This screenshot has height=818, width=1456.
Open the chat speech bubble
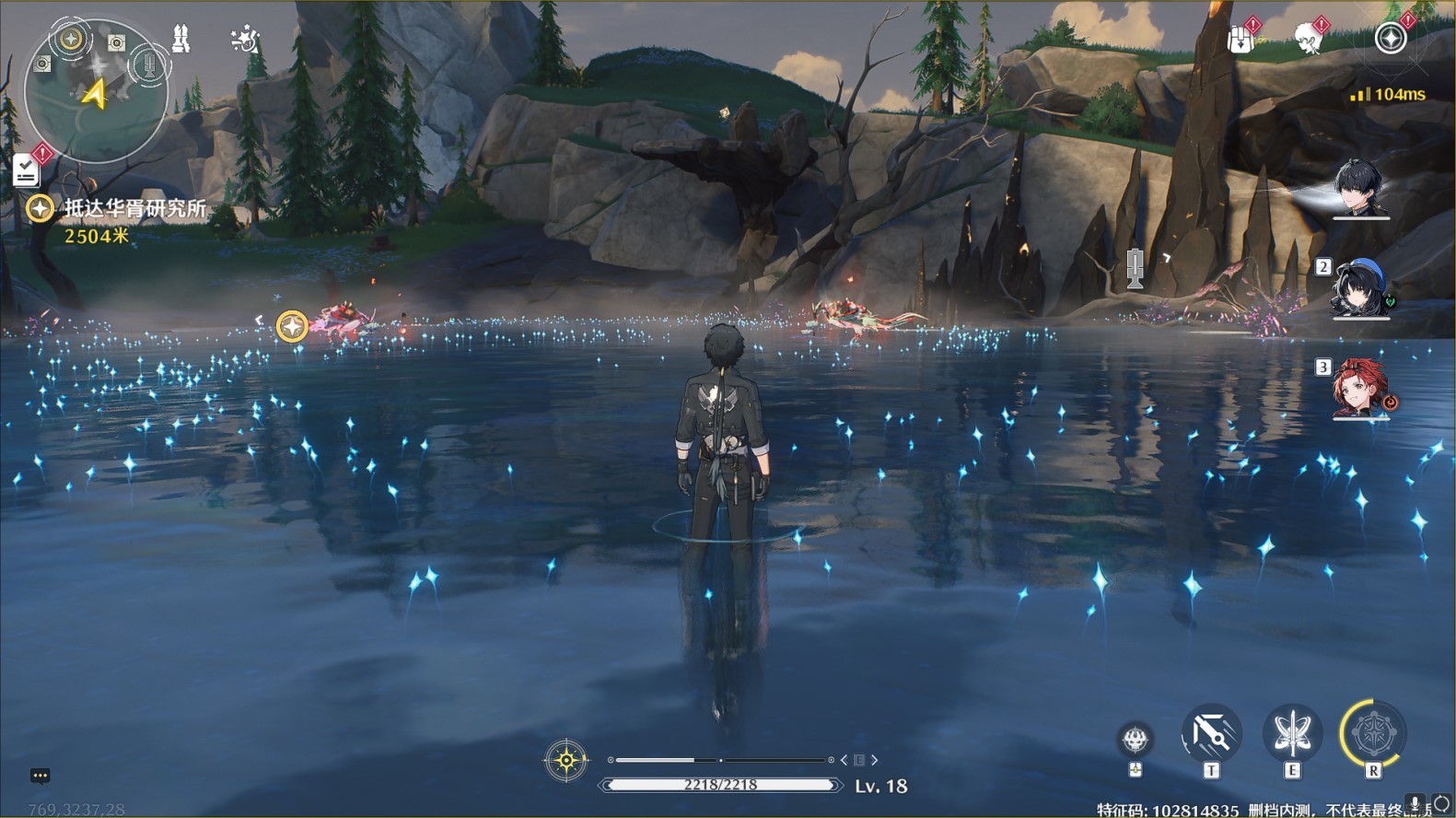(x=40, y=776)
